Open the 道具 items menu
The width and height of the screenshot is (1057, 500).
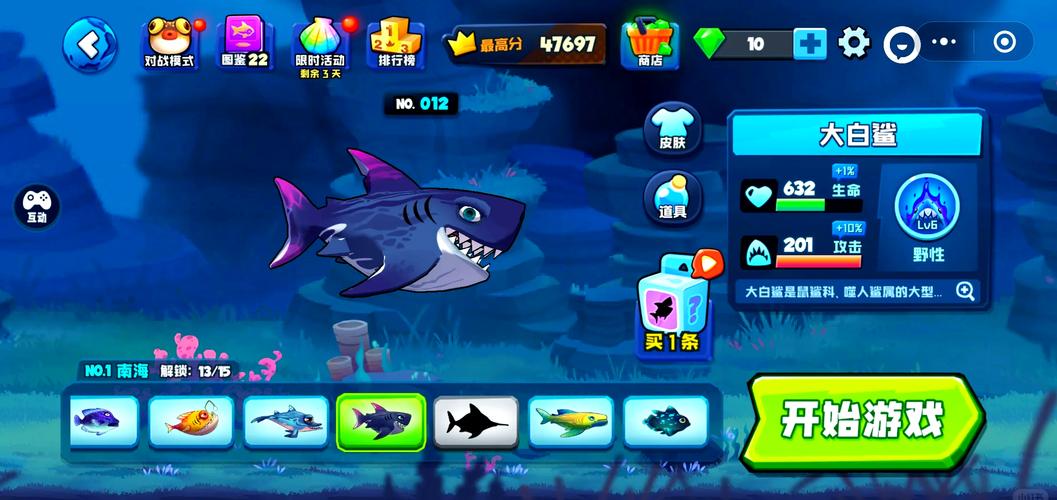[x=672, y=197]
